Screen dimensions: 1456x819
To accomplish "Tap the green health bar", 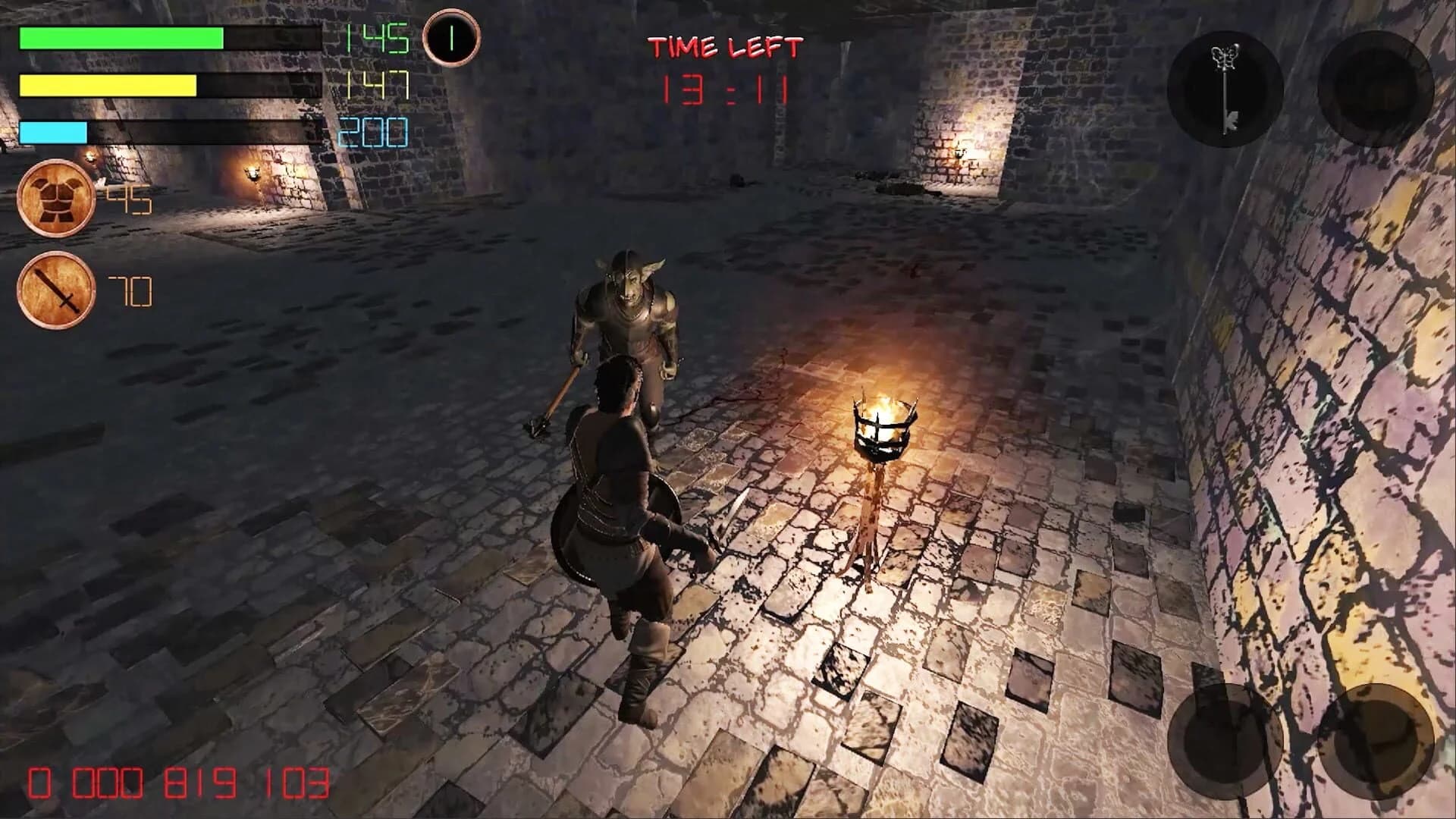I will pyautogui.click(x=121, y=39).
